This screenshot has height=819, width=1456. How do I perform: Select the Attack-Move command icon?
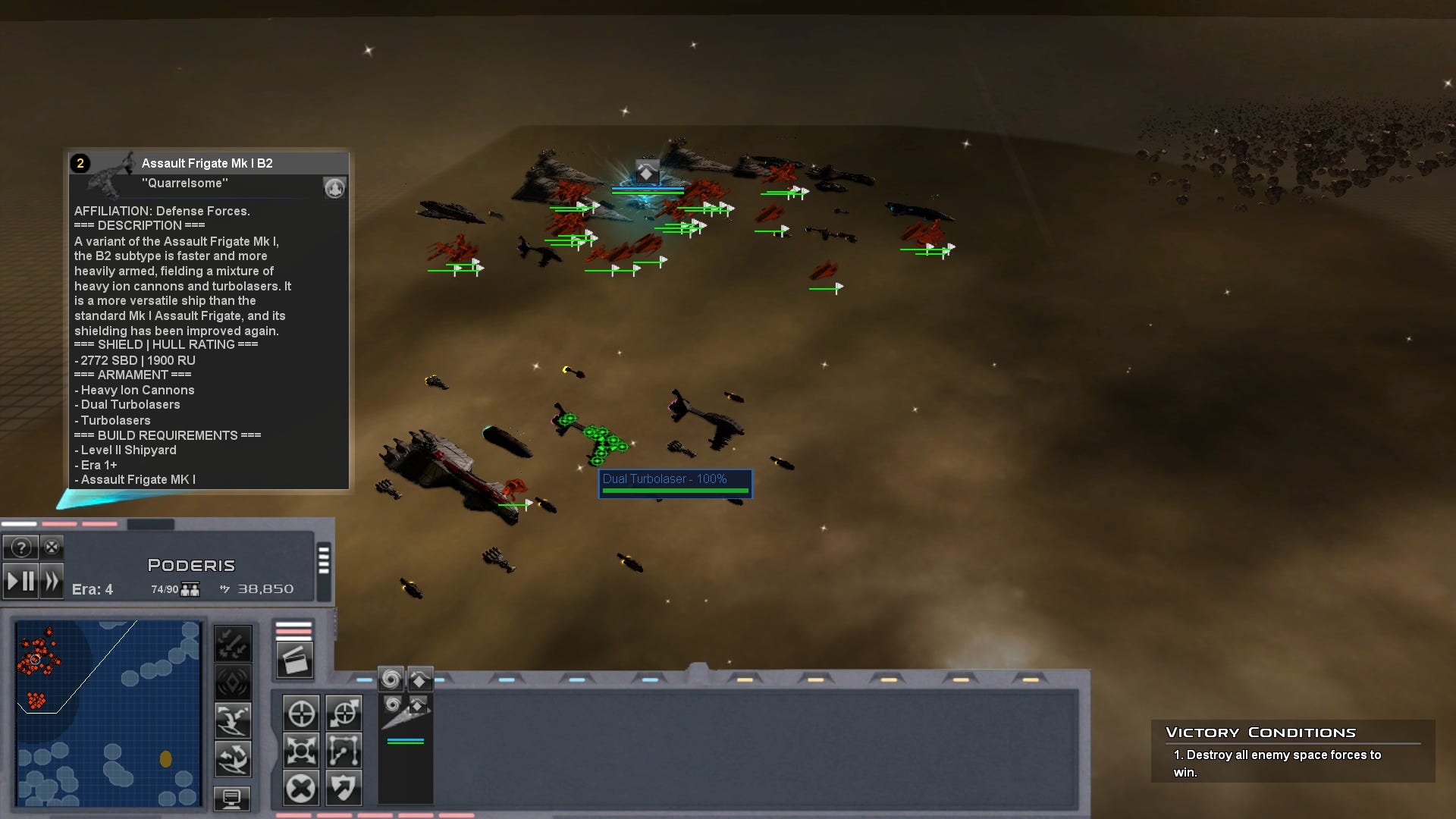pos(344,713)
